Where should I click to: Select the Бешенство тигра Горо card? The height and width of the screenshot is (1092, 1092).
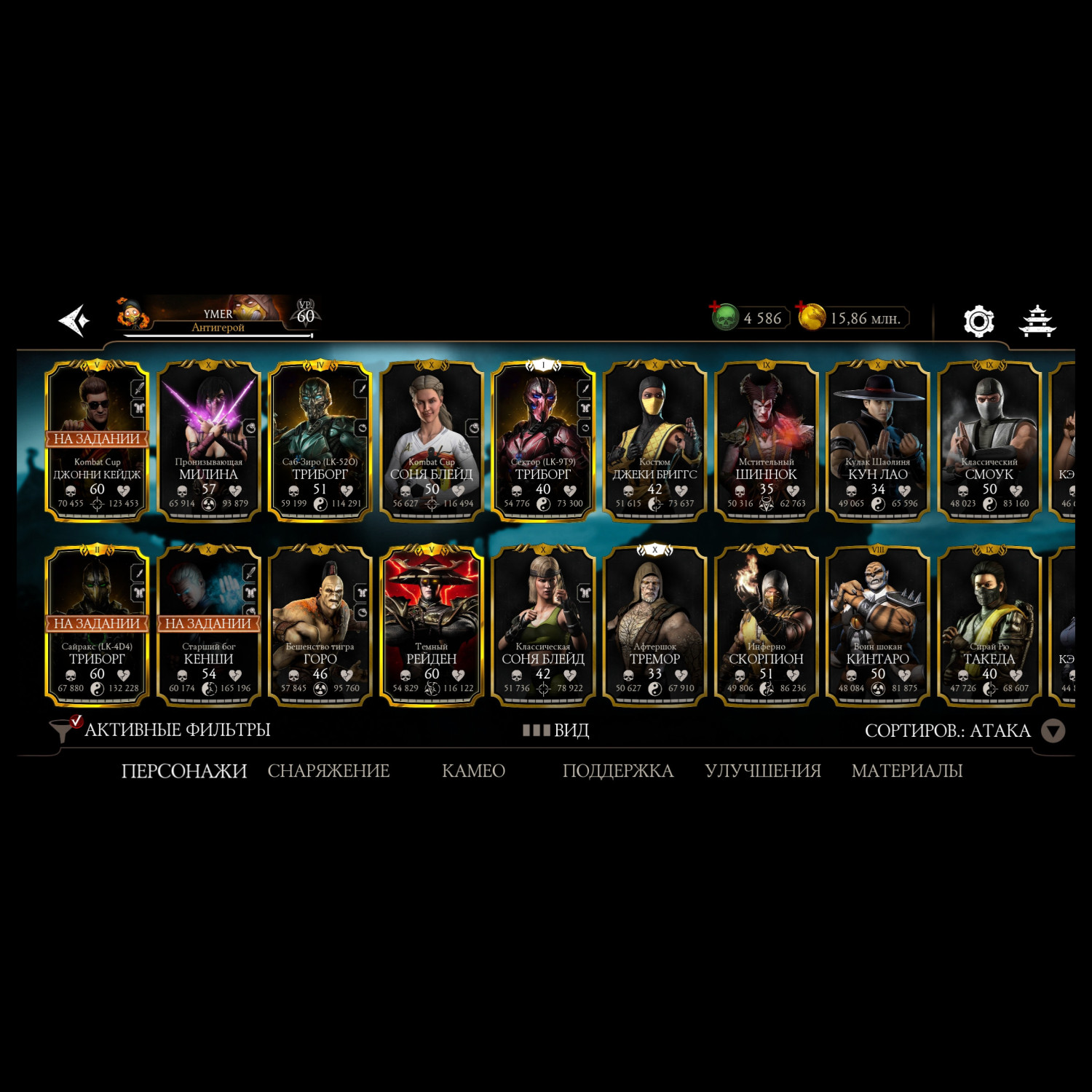pyautogui.click(x=320, y=626)
